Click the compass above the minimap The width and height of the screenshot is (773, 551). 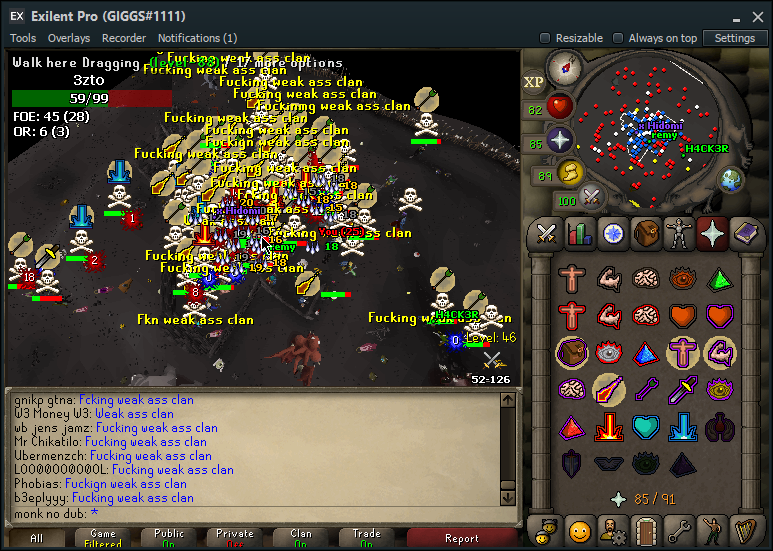(x=565, y=67)
